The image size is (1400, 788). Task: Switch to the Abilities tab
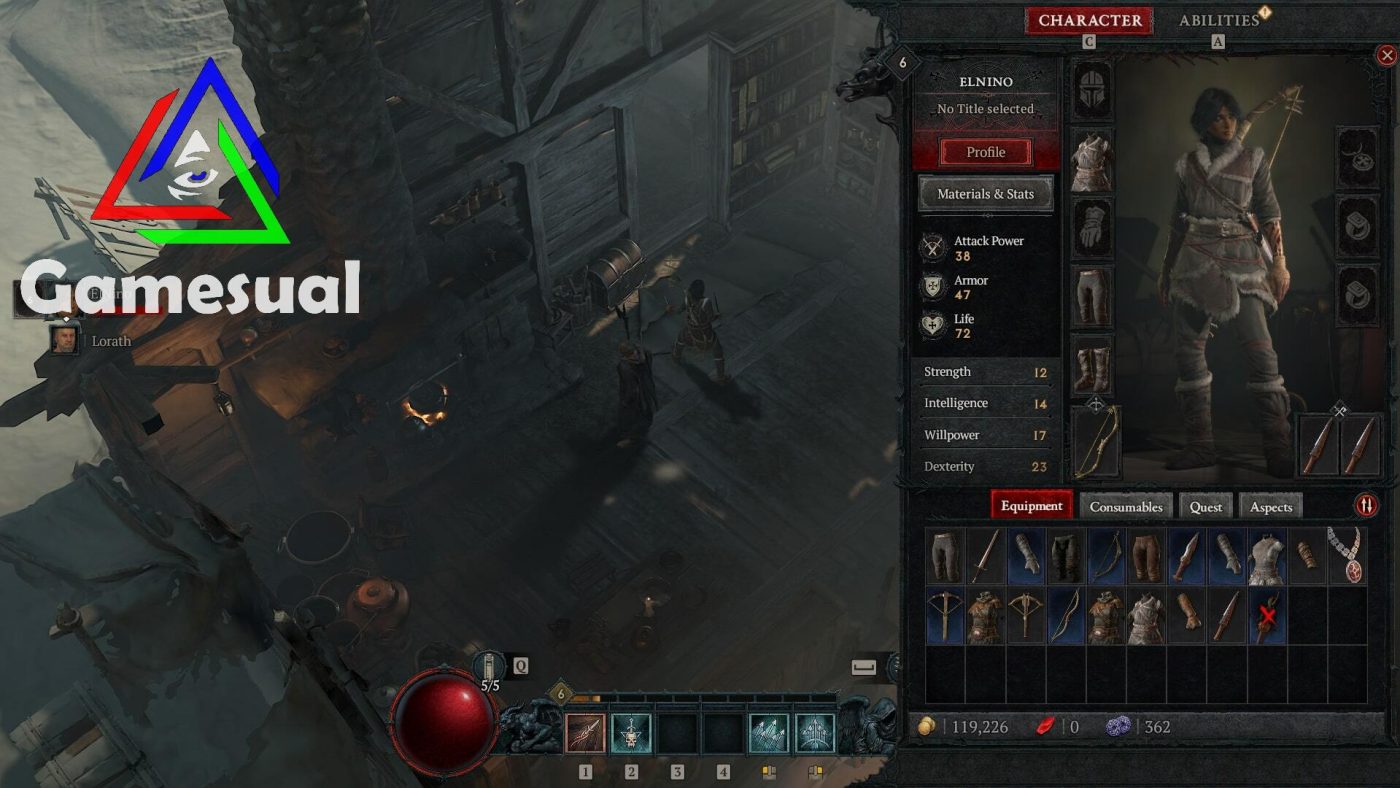coord(1218,19)
